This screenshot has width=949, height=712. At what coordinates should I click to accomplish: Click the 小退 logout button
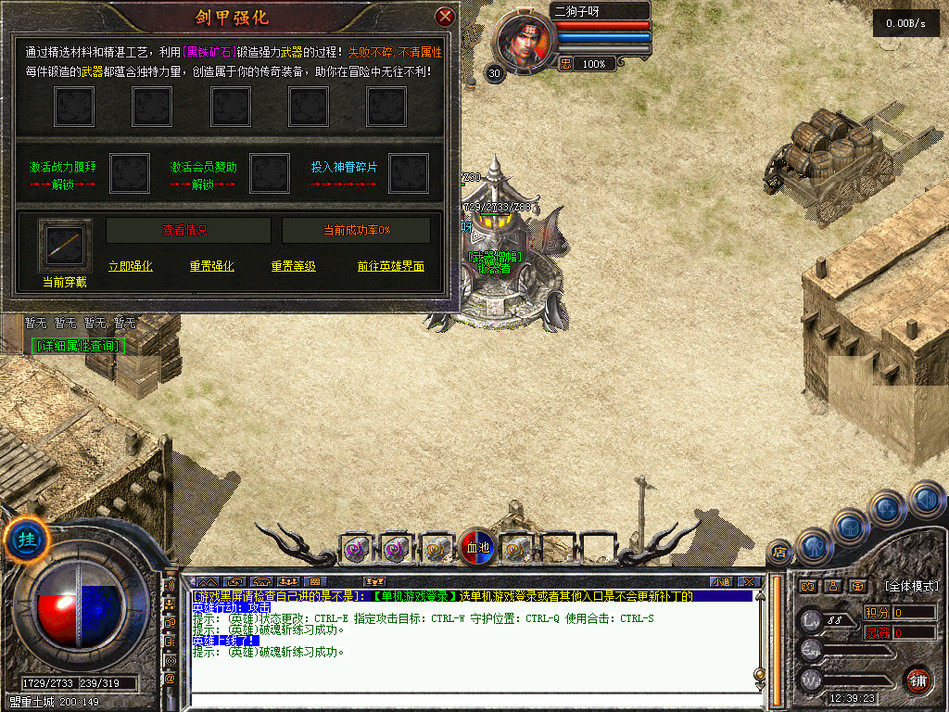point(722,581)
